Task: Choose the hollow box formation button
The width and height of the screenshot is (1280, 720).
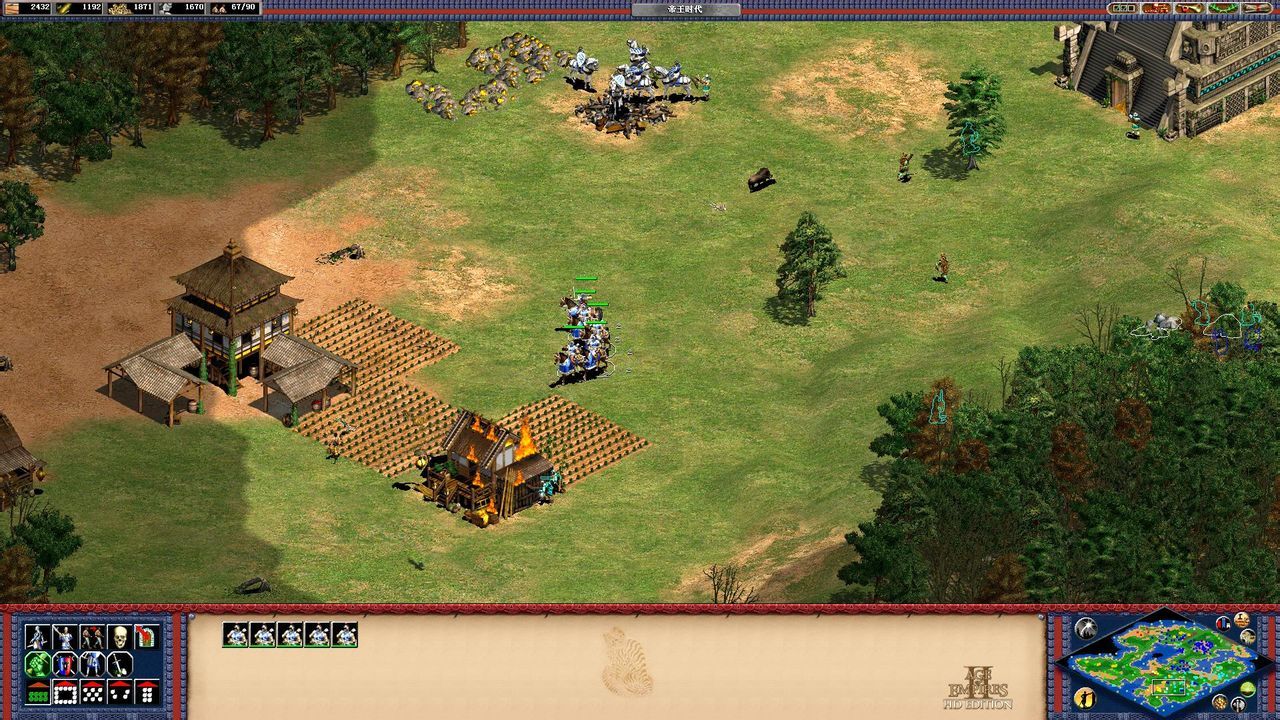Action: (x=64, y=691)
